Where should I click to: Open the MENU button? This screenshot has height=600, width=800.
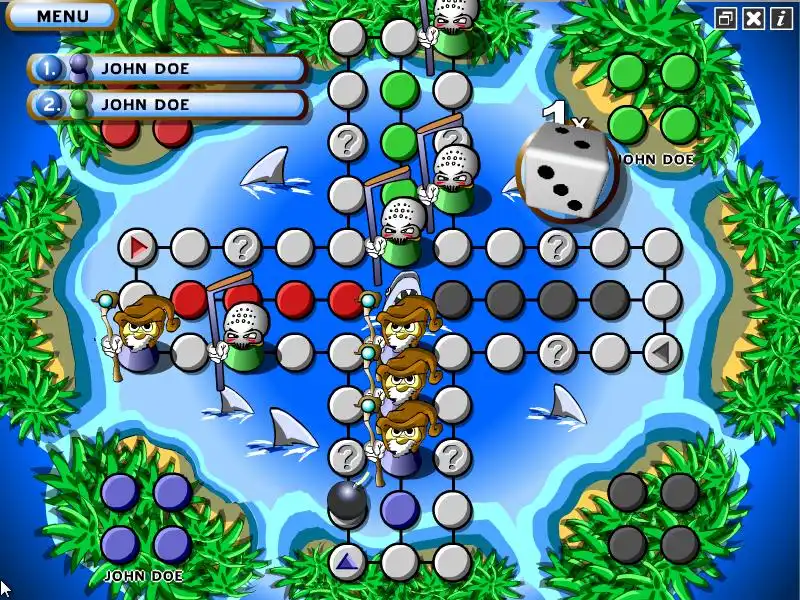click(62, 15)
